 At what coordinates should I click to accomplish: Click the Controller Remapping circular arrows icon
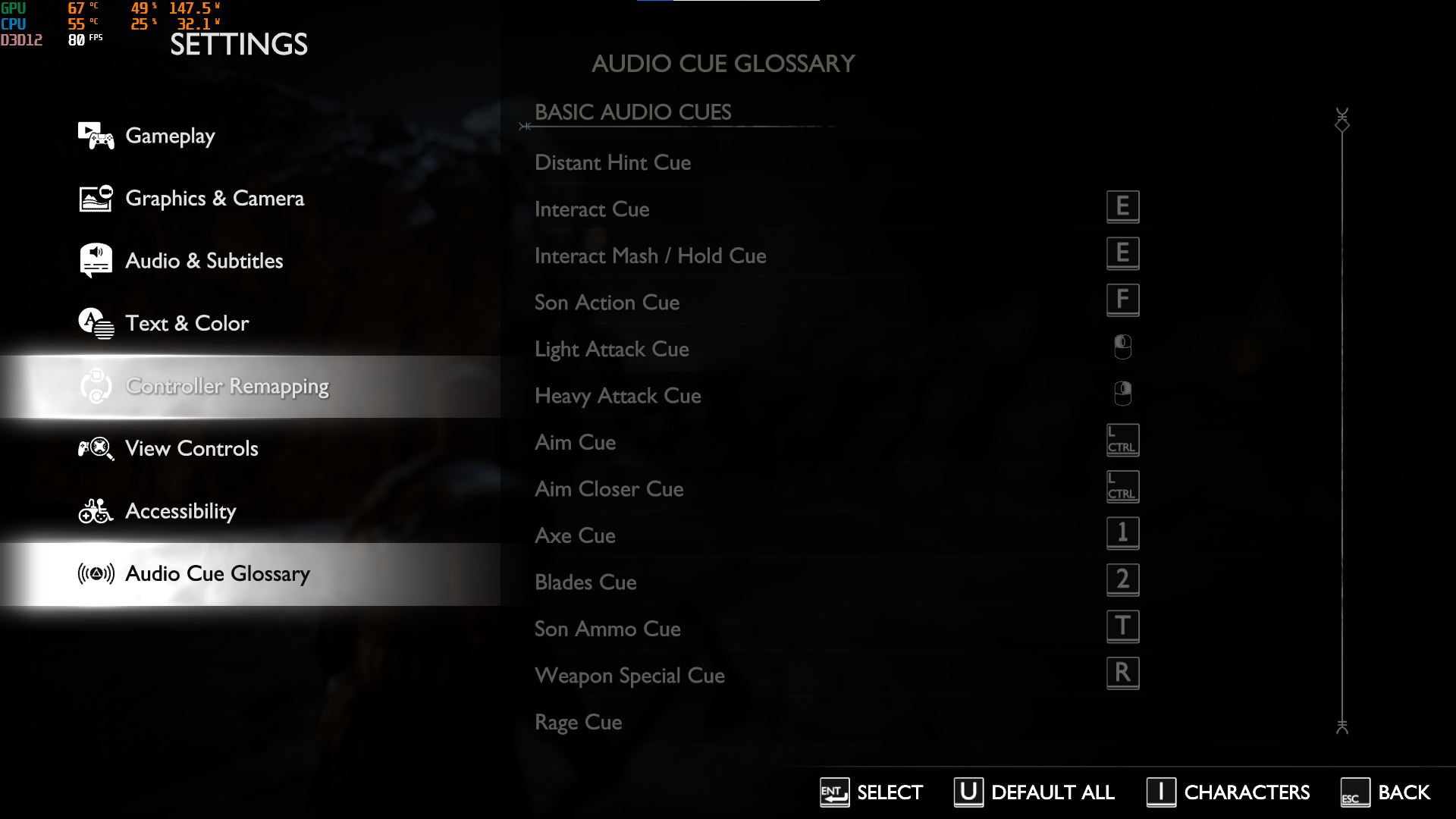click(96, 387)
